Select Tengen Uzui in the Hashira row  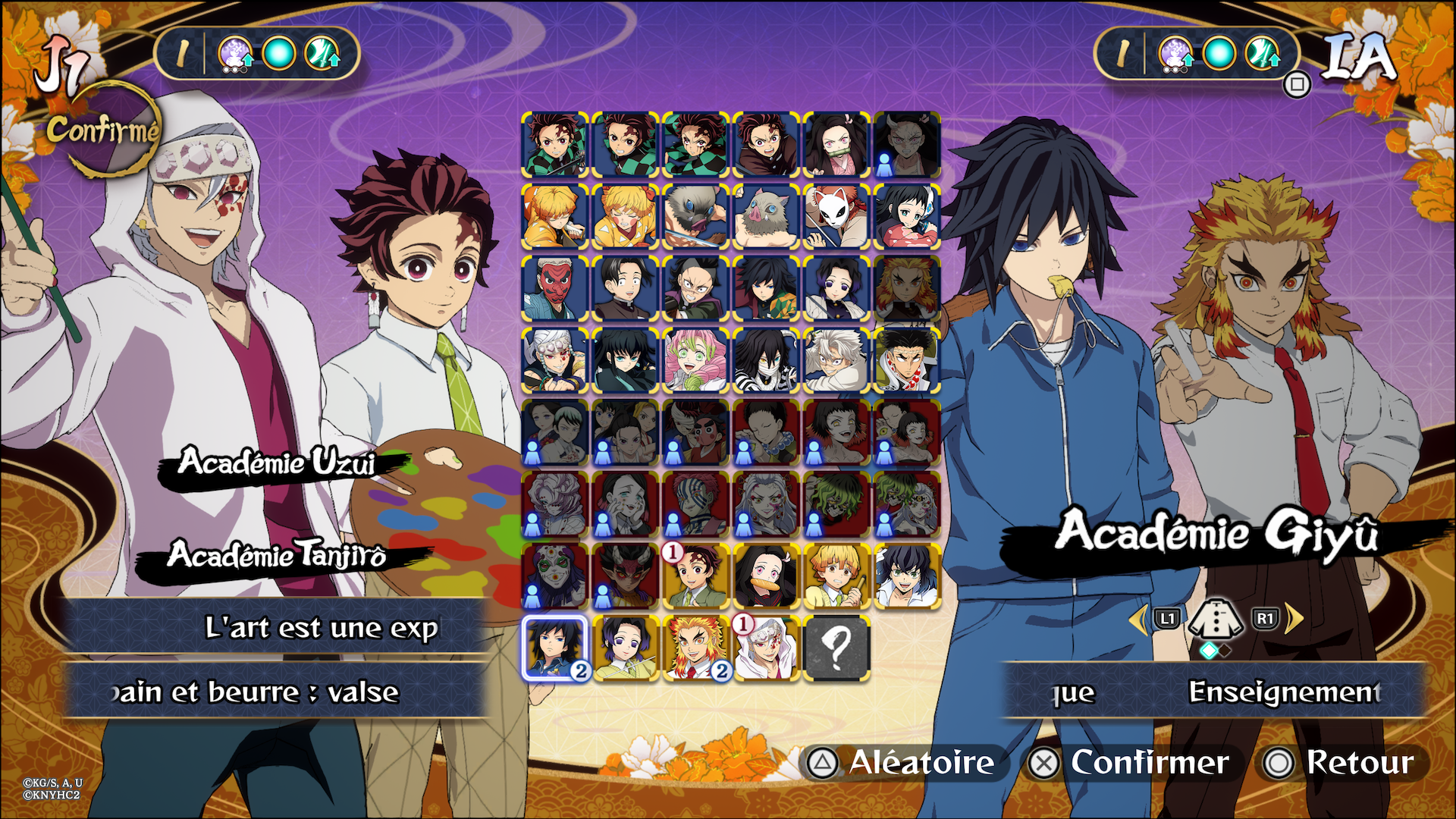pyautogui.click(x=554, y=361)
